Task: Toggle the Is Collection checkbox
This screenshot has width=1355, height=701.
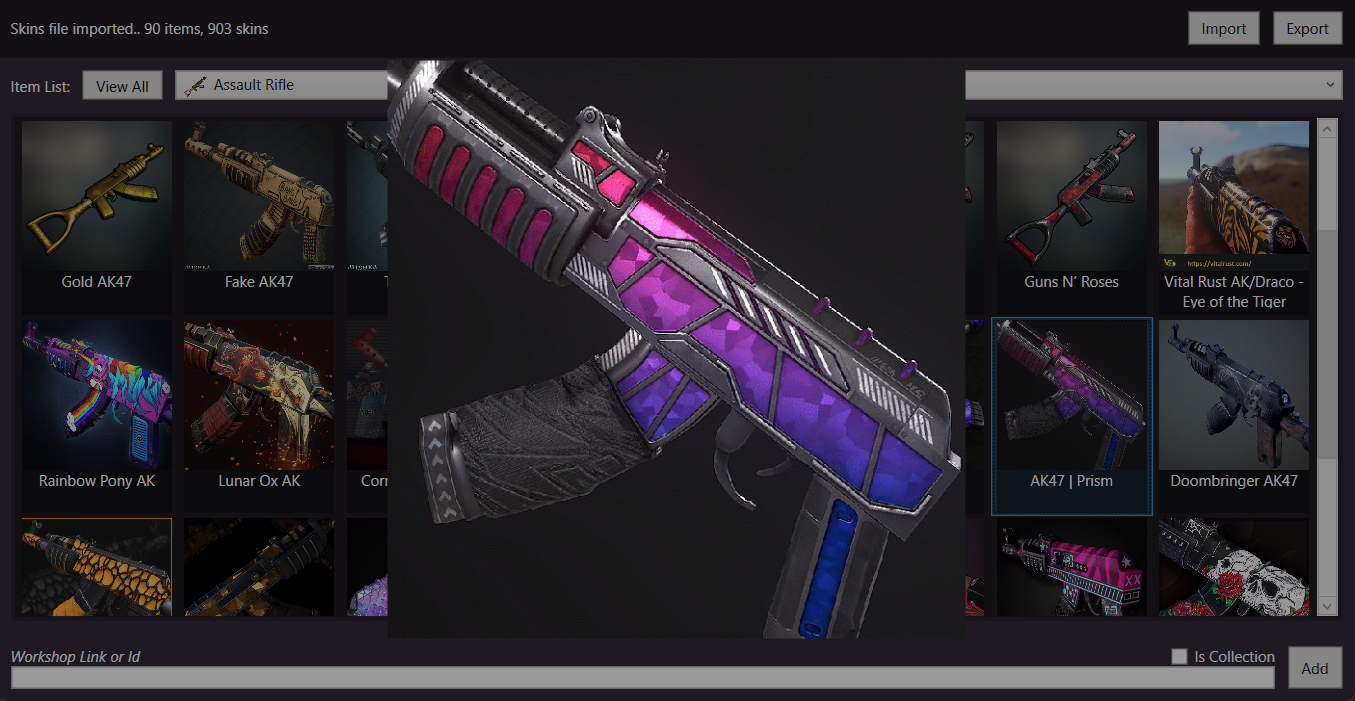Action: (1180, 656)
